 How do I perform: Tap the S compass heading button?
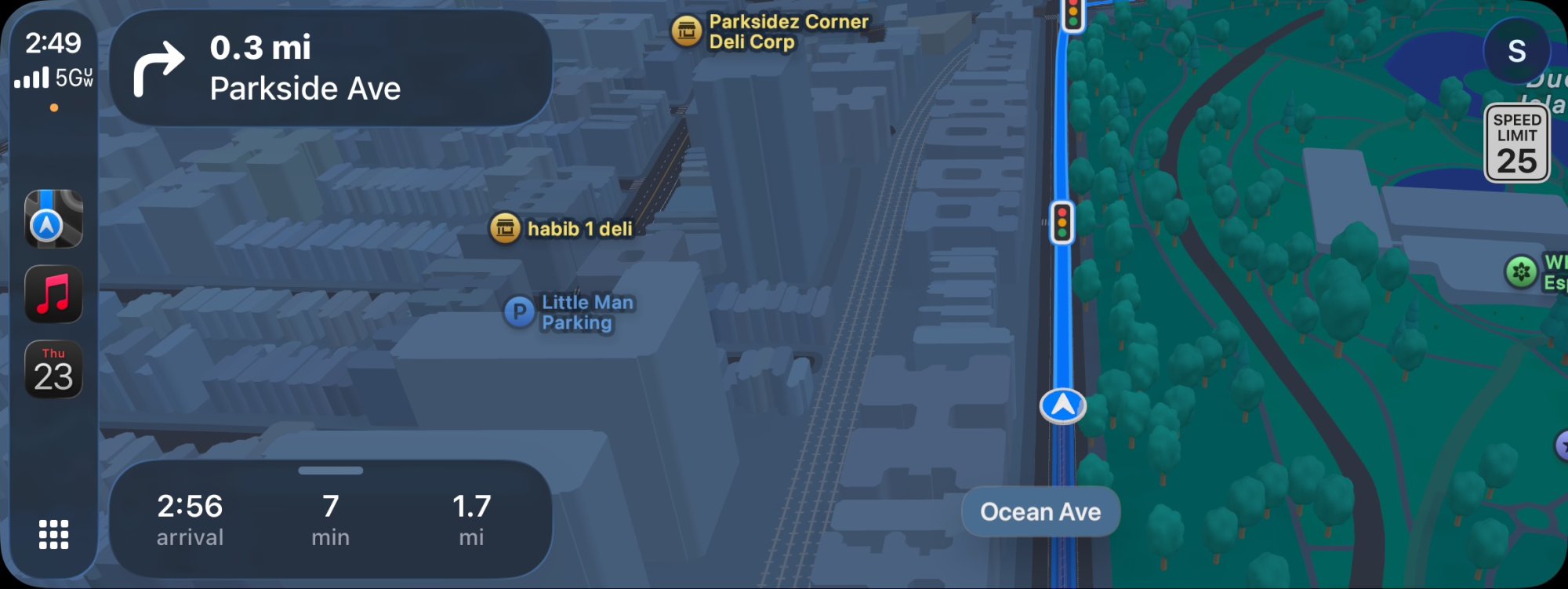(1516, 51)
